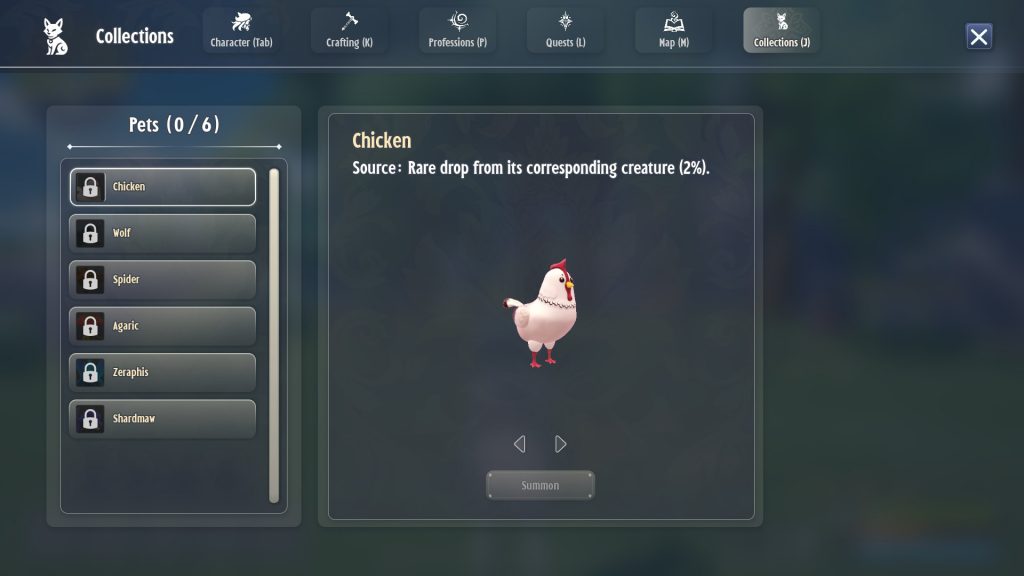Switch to the Character tab
1024x576 pixels.
pos(241,30)
